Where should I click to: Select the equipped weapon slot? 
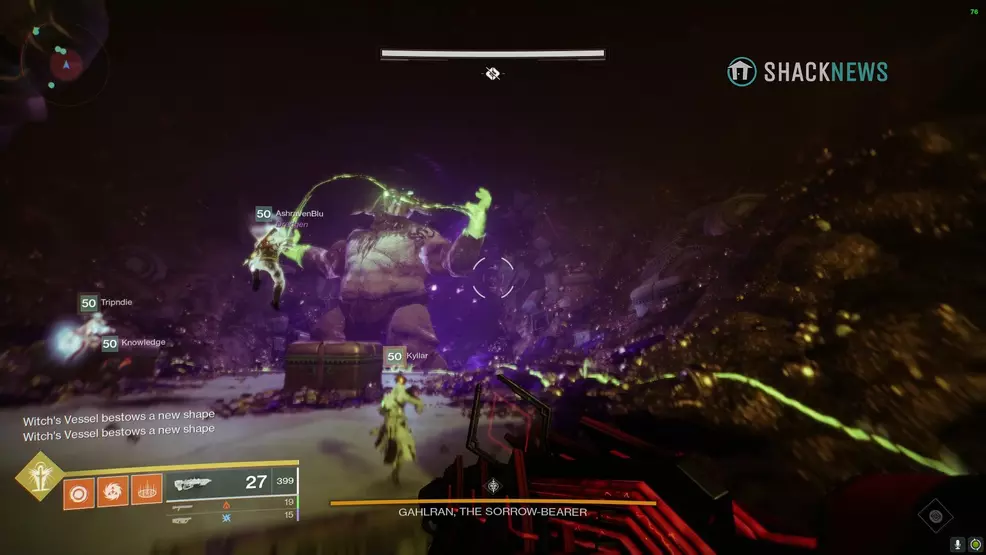(x=232, y=483)
